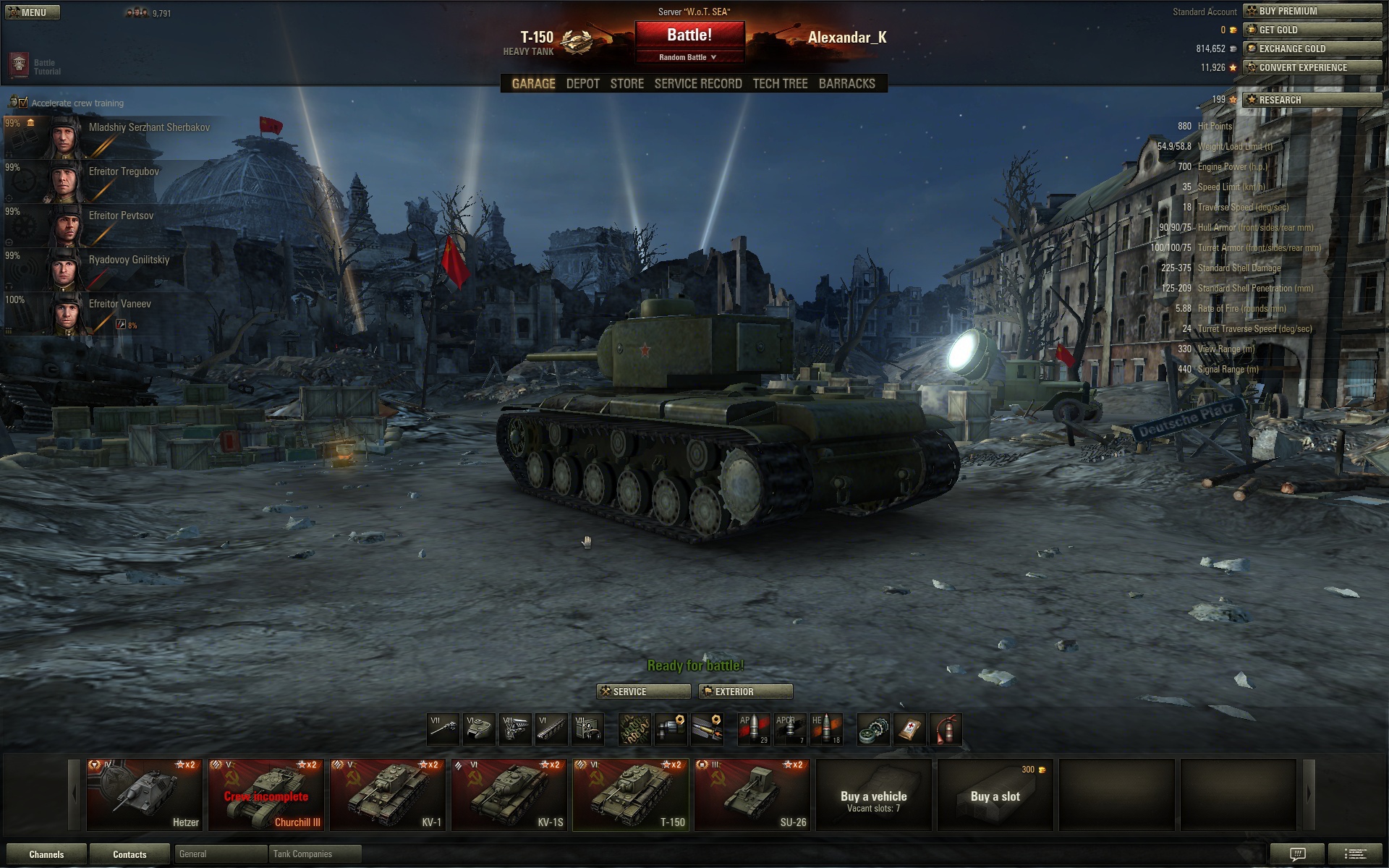Go to the Tech Tree tab
The height and width of the screenshot is (868, 1389).
pos(780,84)
